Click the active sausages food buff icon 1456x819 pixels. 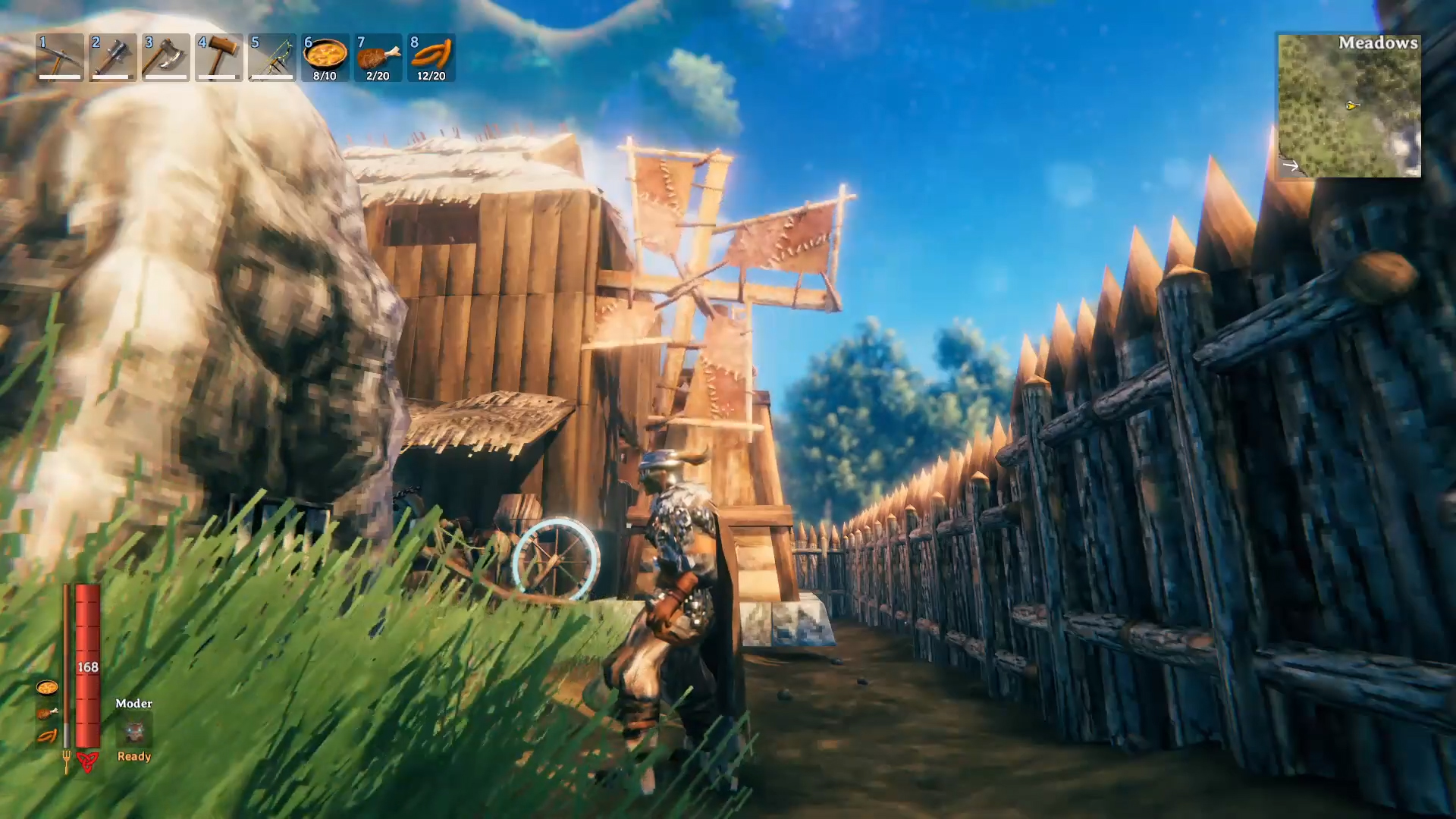tap(47, 736)
